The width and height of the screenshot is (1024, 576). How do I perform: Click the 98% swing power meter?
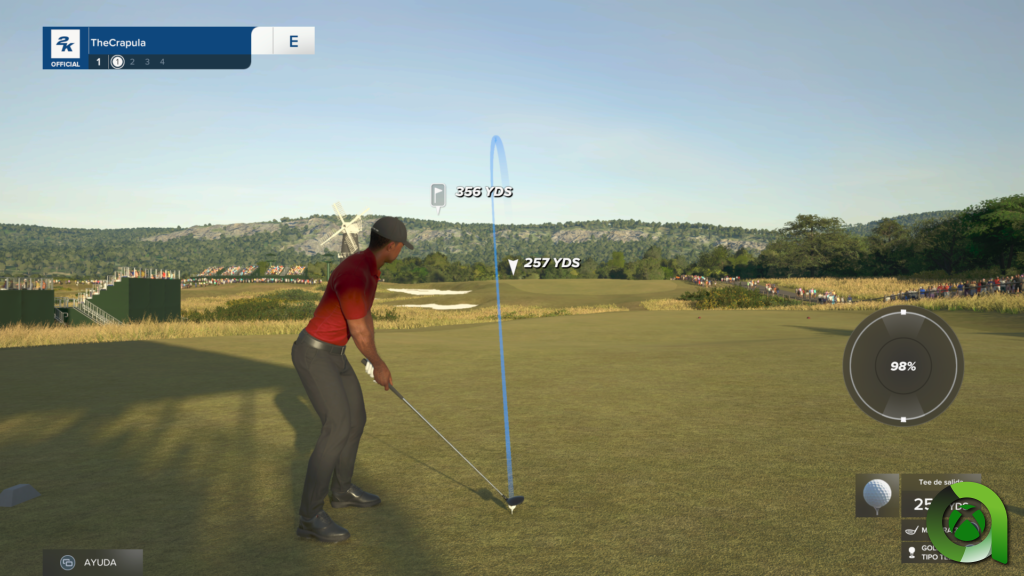902,366
